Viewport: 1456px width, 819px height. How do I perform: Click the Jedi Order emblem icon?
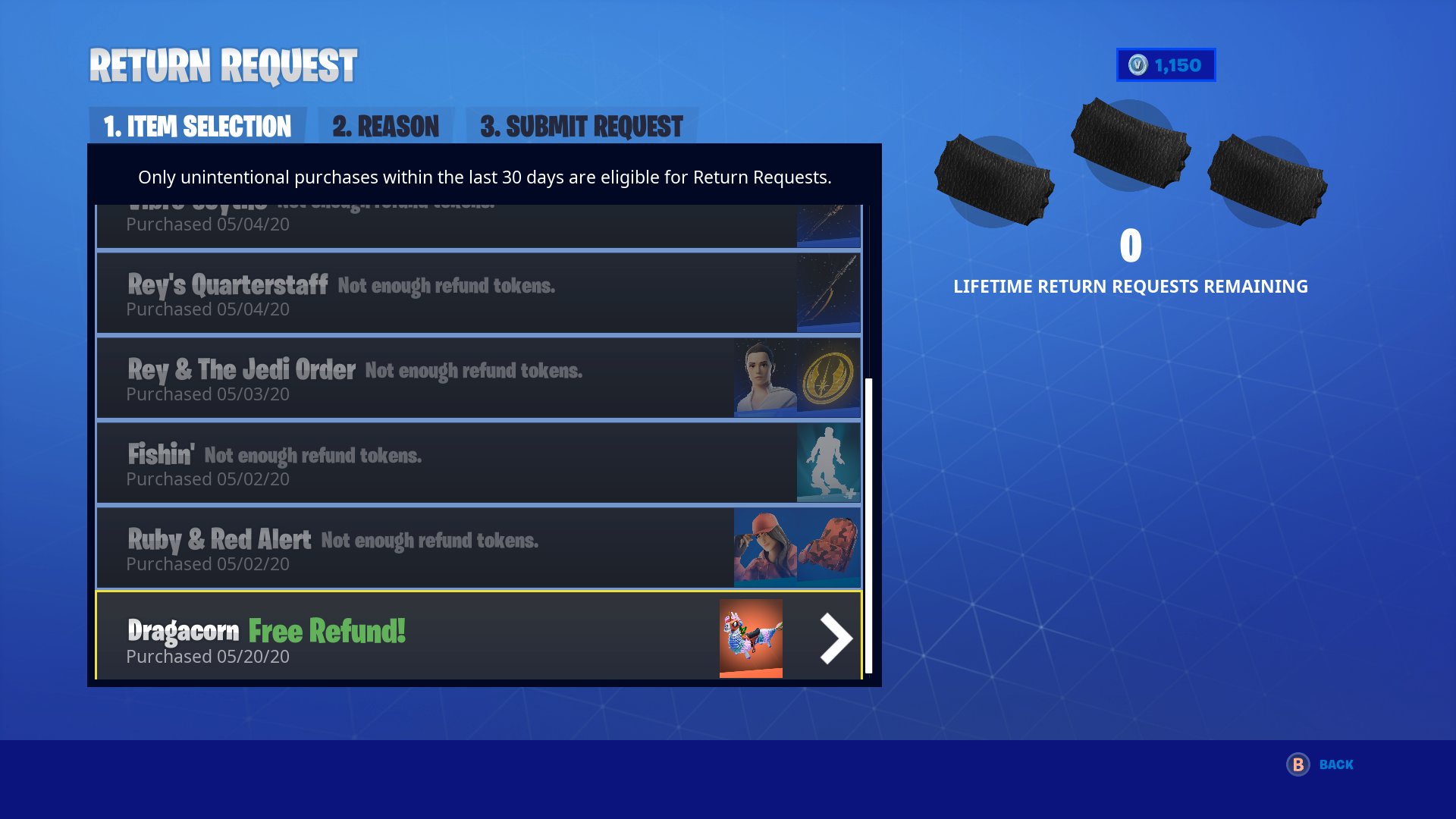click(828, 378)
